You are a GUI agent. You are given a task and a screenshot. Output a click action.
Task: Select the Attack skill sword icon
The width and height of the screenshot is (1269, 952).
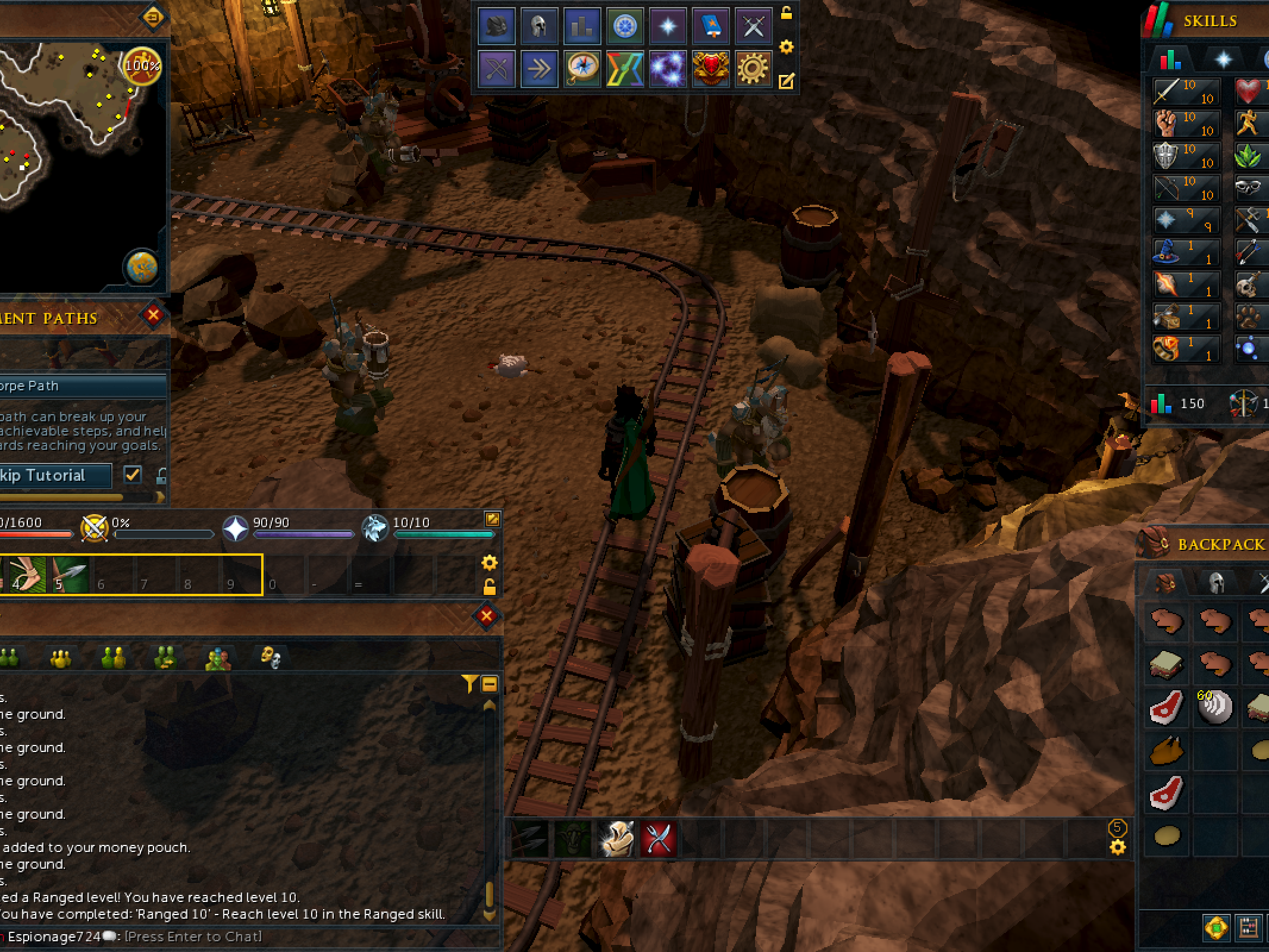[x=1167, y=92]
